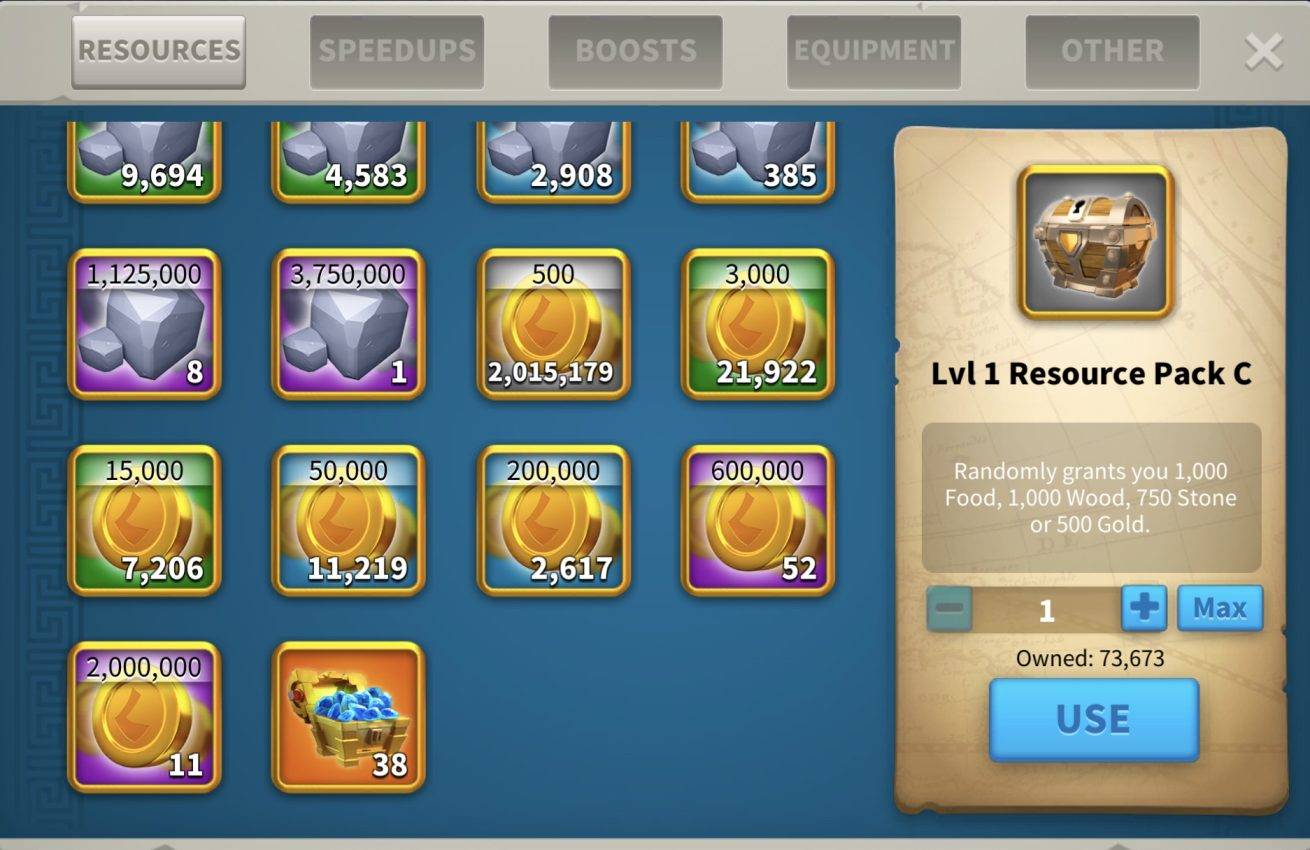The height and width of the screenshot is (850, 1310).
Task: Decrease quantity with the minus button
Action: (949, 608)
